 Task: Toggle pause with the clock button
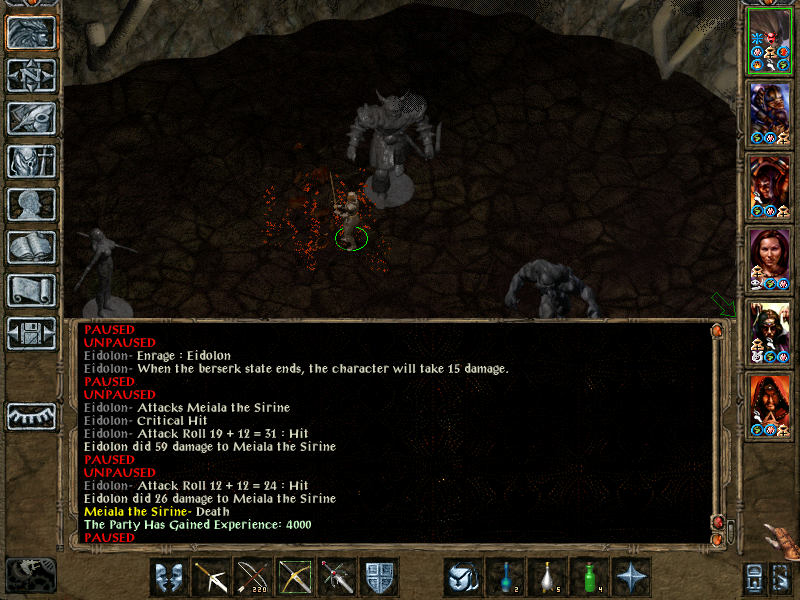(31, 573)
